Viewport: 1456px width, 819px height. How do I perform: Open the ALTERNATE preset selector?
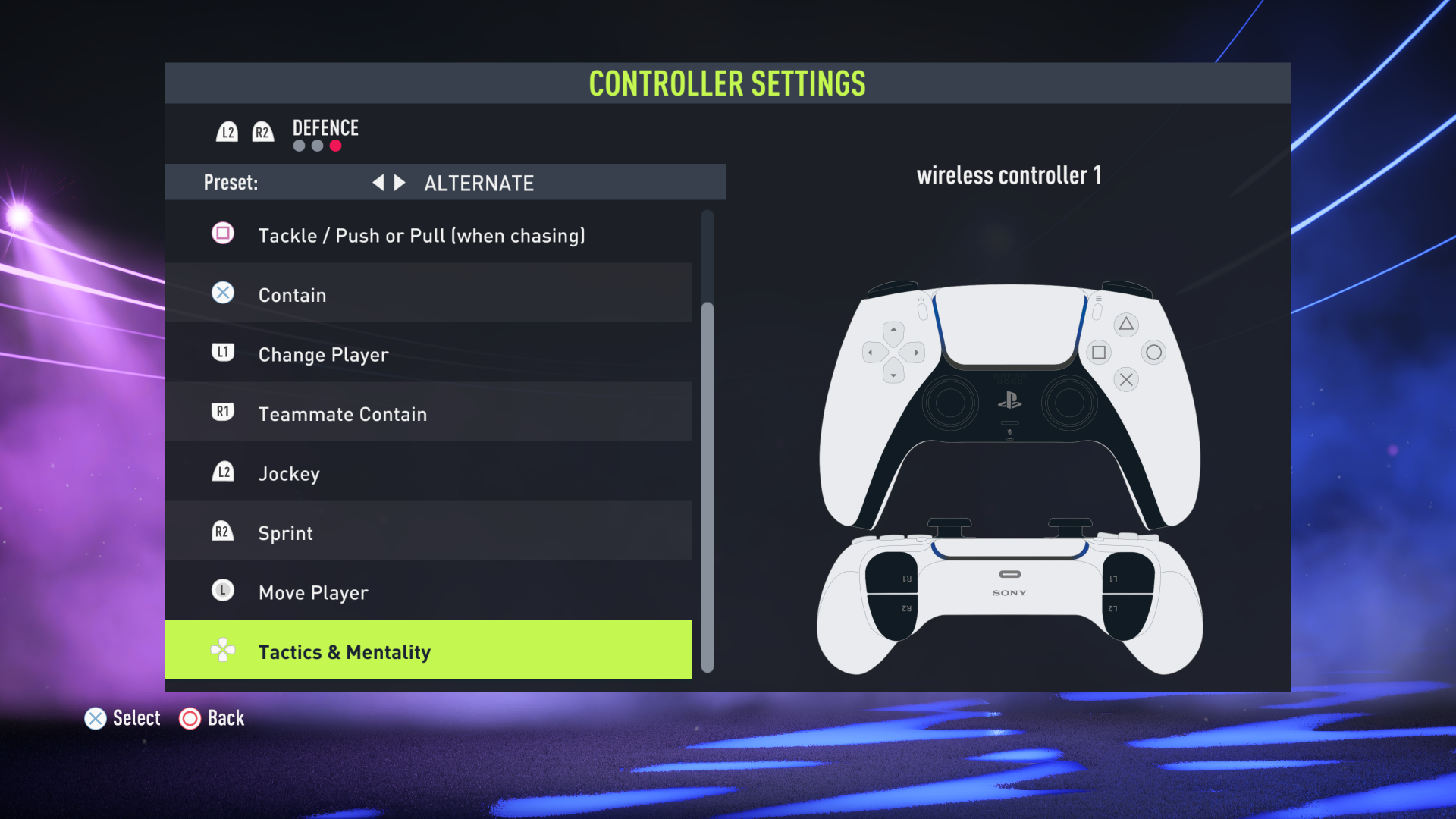478,182
